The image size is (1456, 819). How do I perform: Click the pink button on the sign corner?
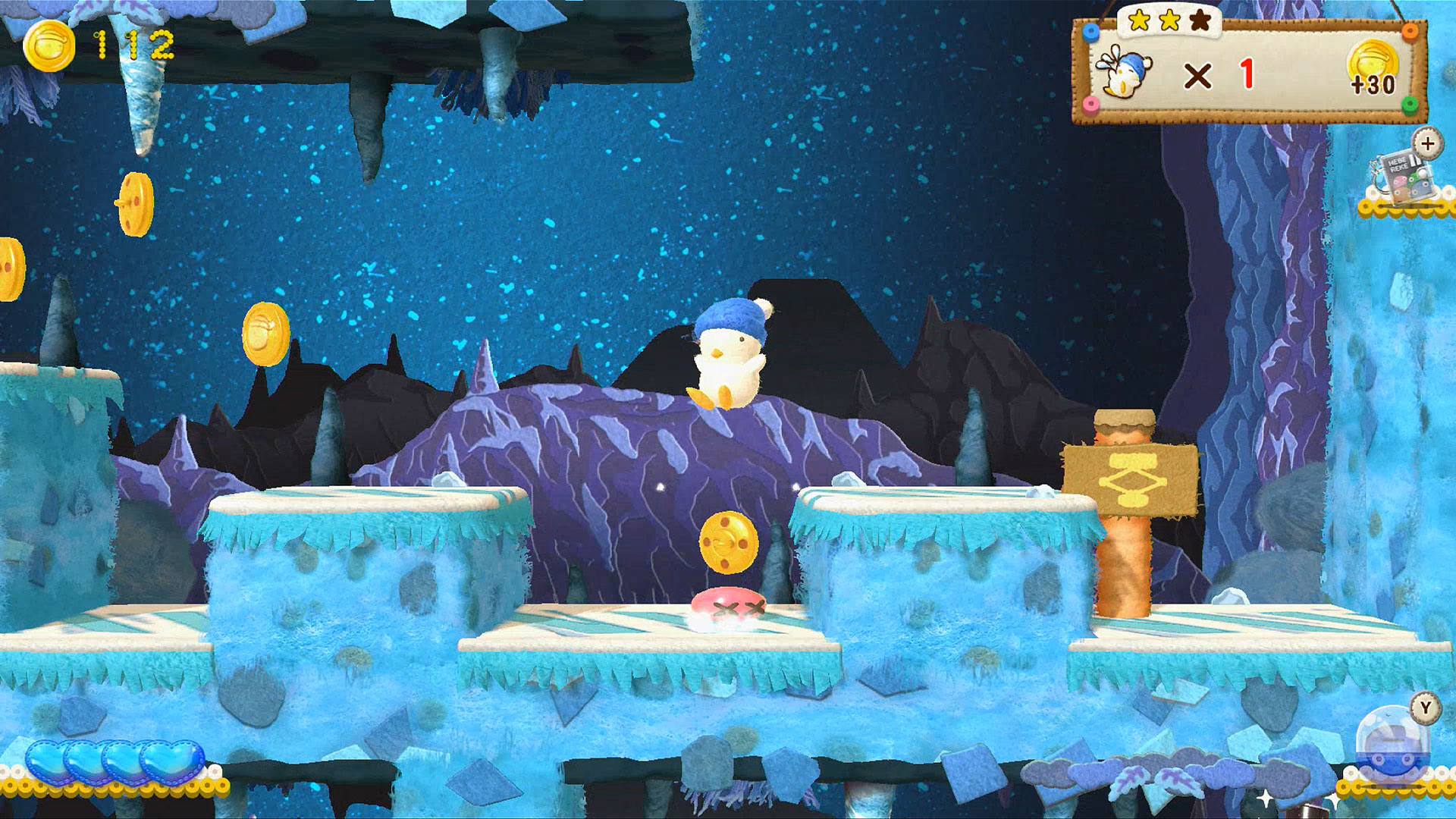pyautogui.click(x=1090, y=103)
